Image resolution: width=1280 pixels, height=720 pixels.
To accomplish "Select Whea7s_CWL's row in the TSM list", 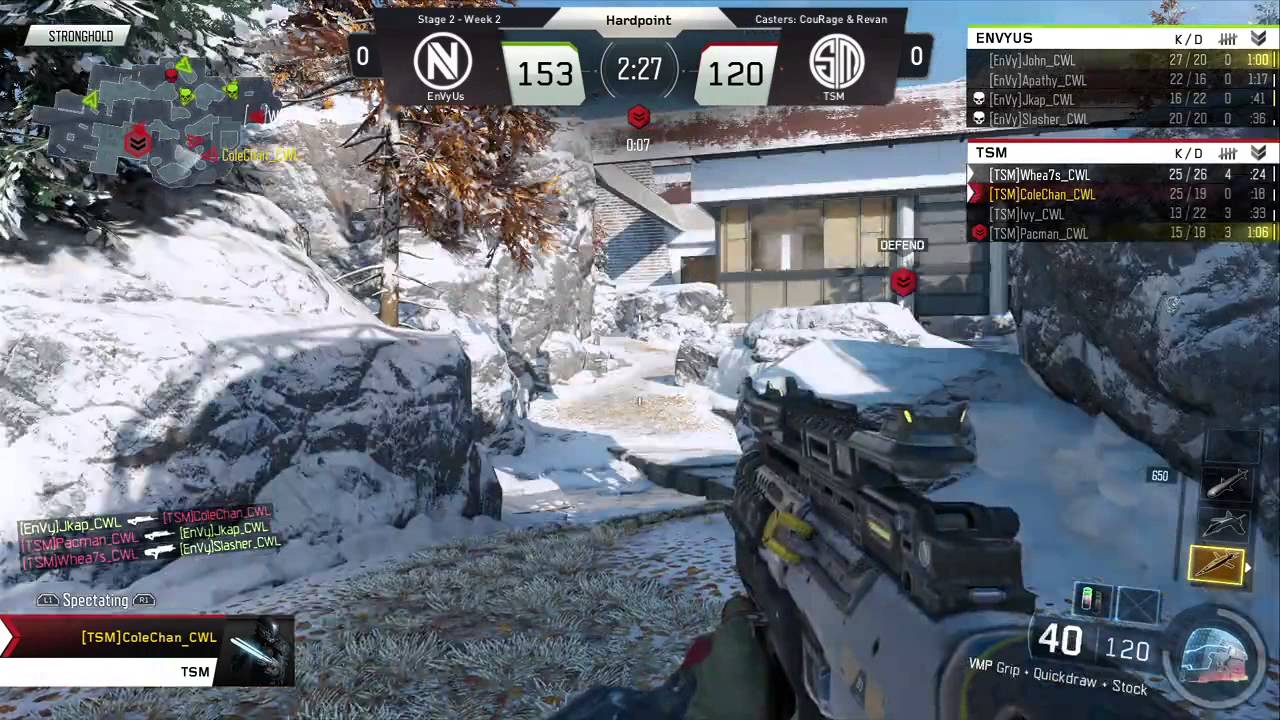I will click(1120, 175).
